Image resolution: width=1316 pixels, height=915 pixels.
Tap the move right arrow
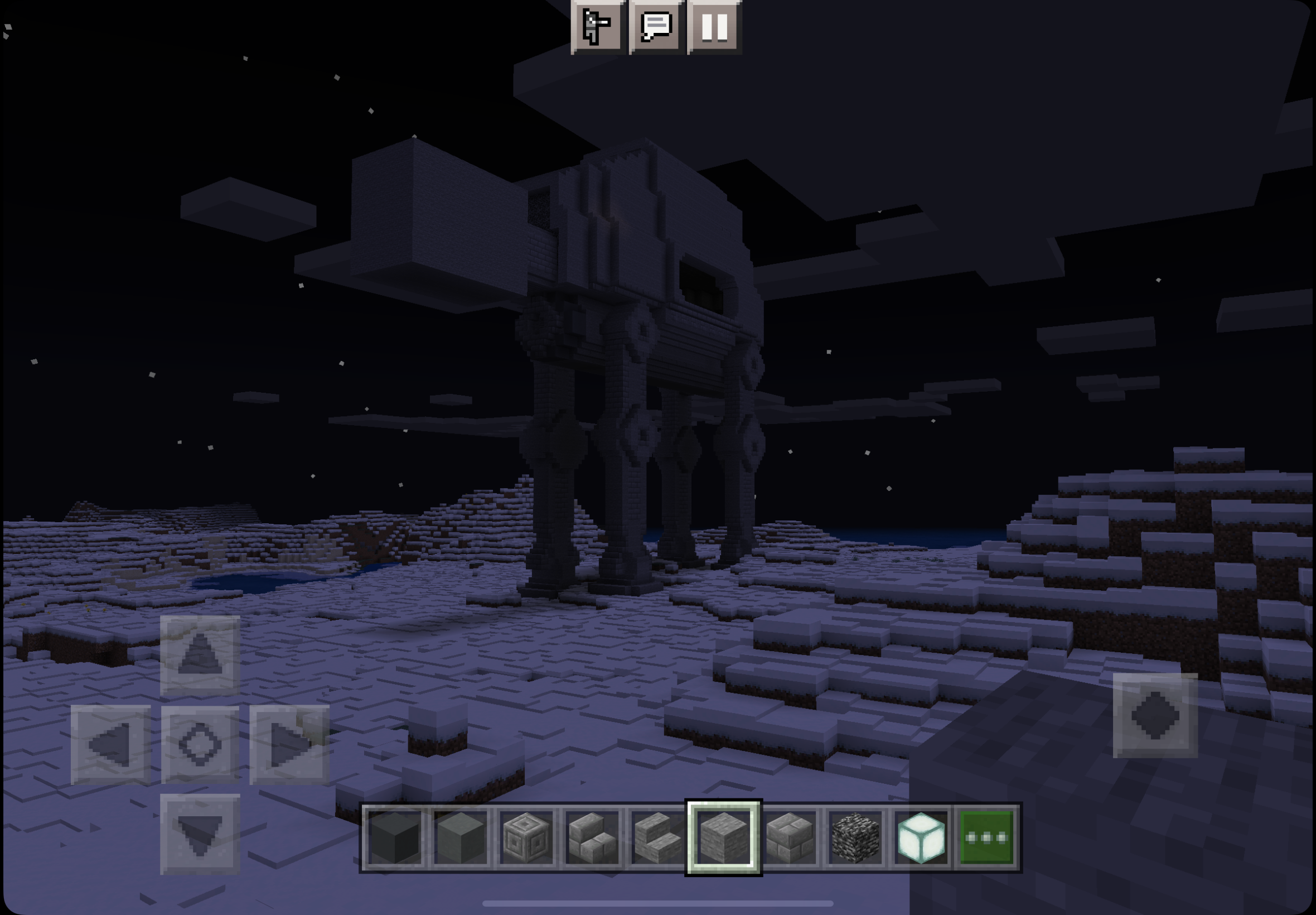(x=289, y=744)
